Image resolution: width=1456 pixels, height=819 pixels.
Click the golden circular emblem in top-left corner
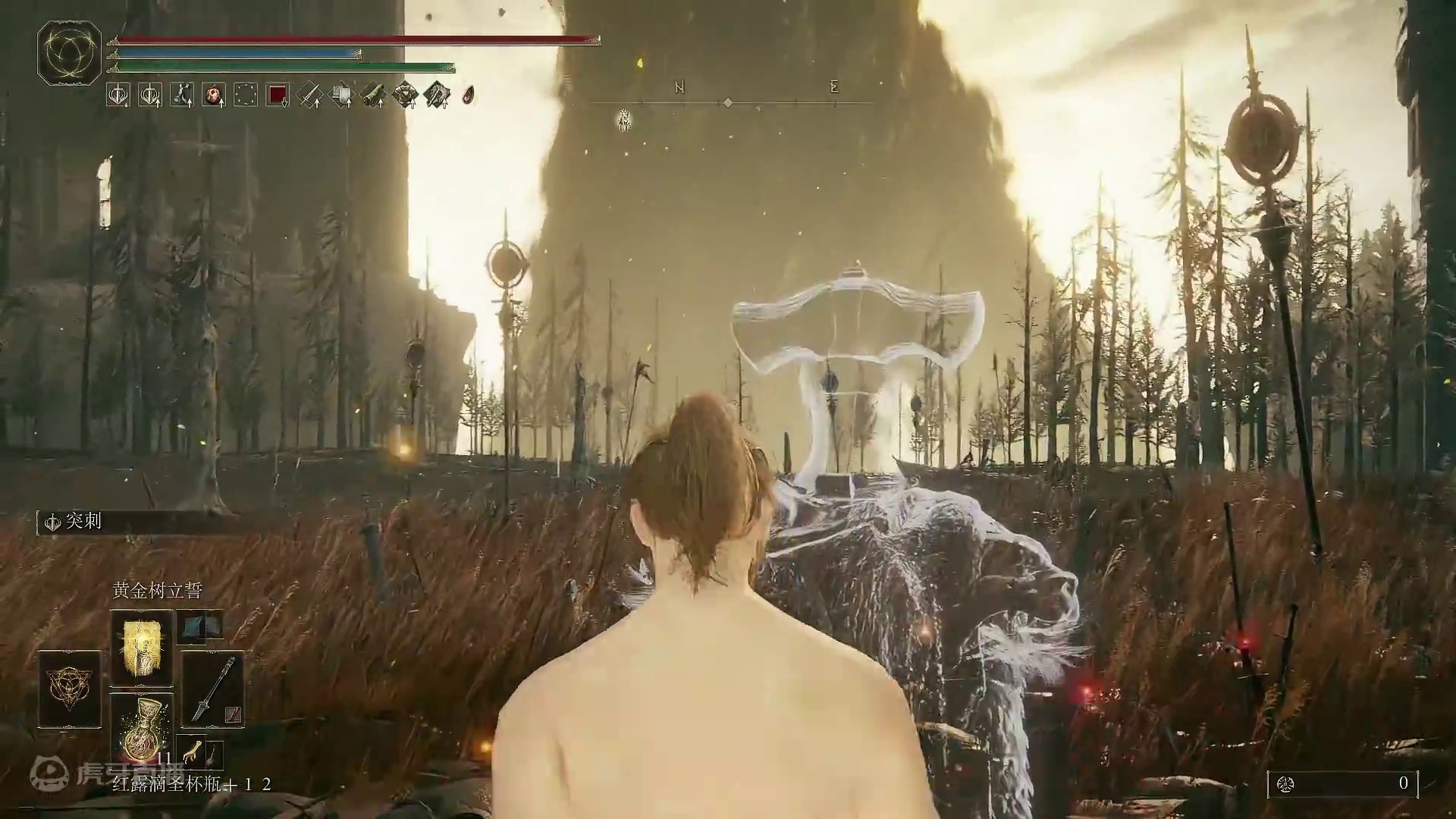[69, 52]
